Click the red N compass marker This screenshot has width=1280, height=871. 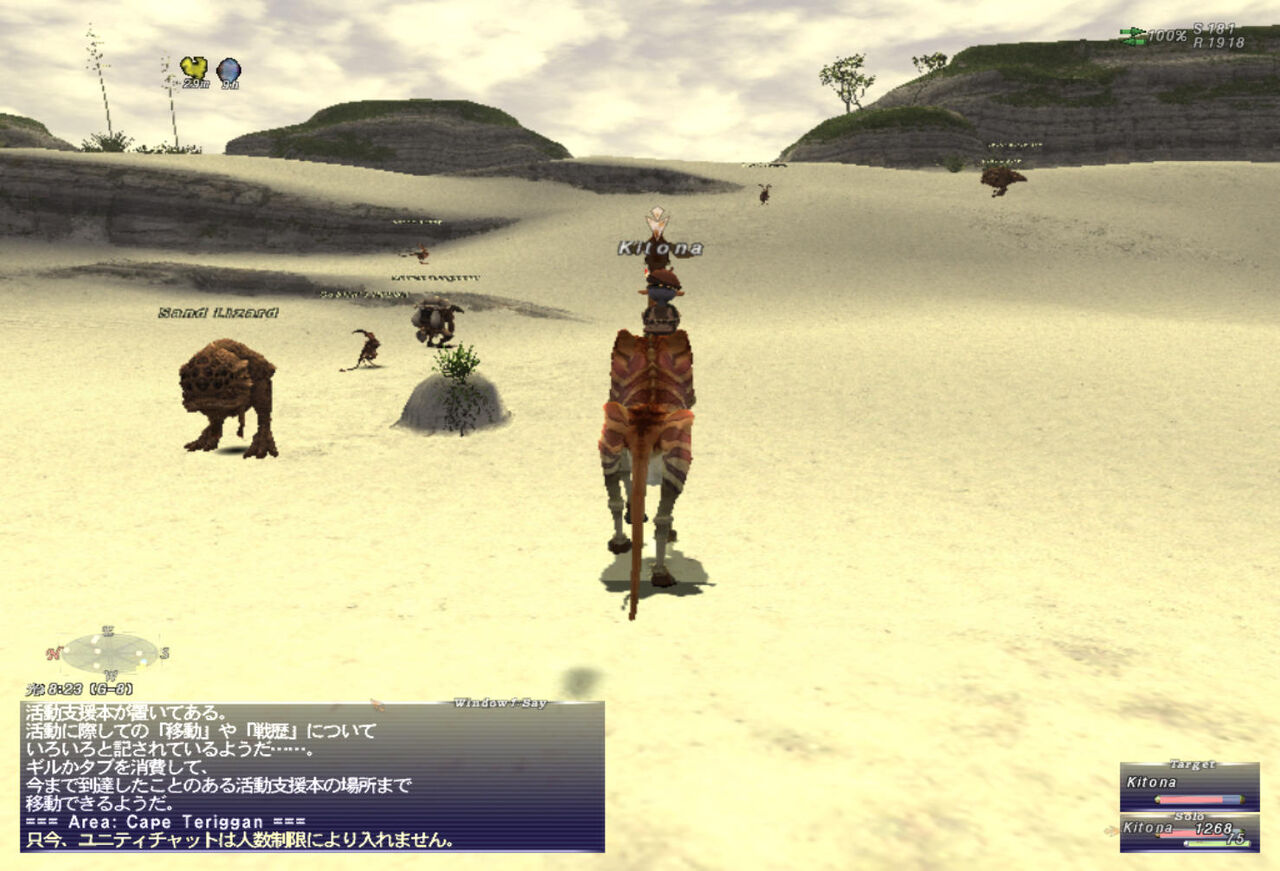(x=55, y=652)
